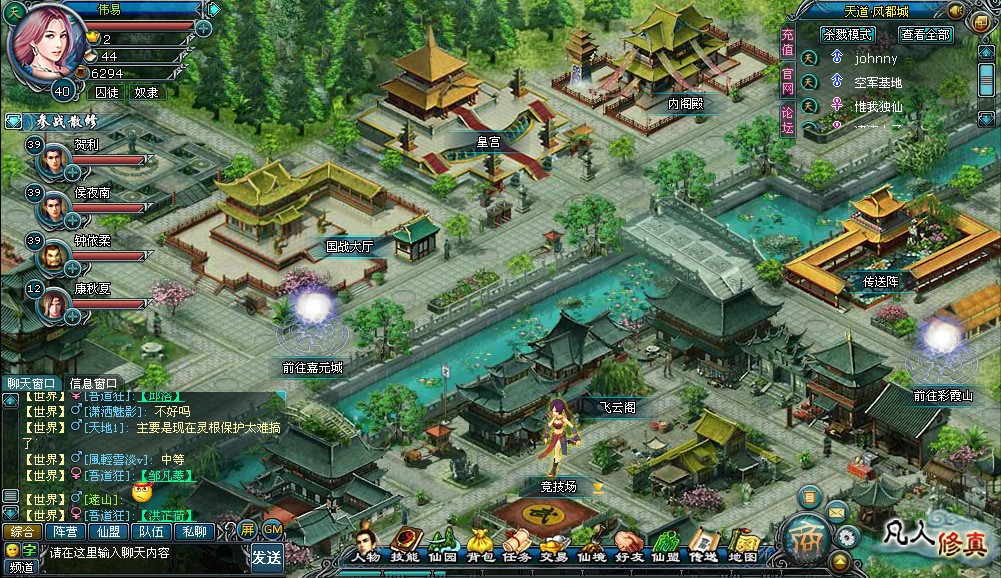The width and height of the screenshot is (1001, 578).
Task: Switch to the 阵营 chat channel tab
Action: pyautogui.click(x=65, y=532)
